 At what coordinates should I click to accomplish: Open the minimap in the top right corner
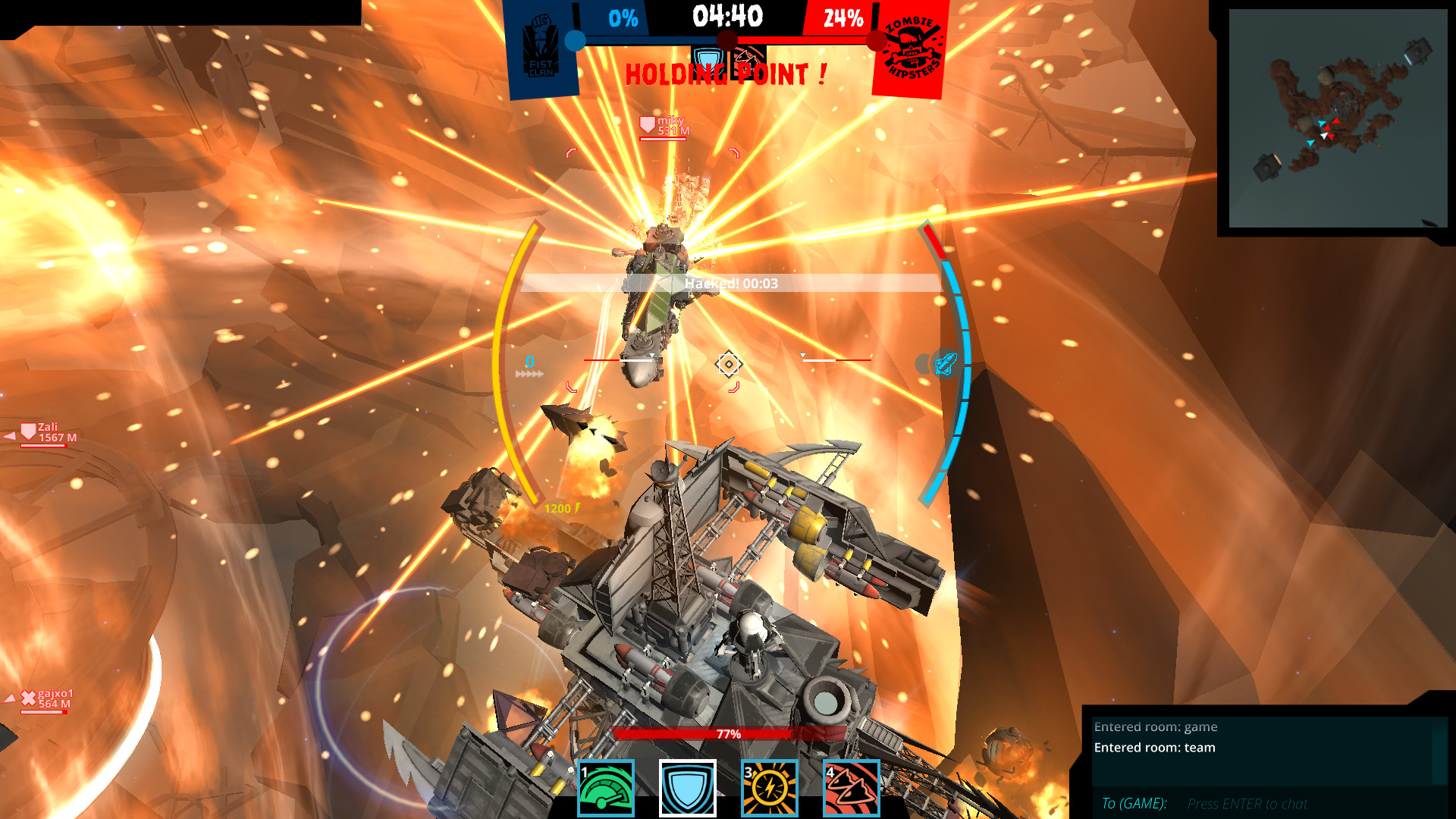[1338, 118]
